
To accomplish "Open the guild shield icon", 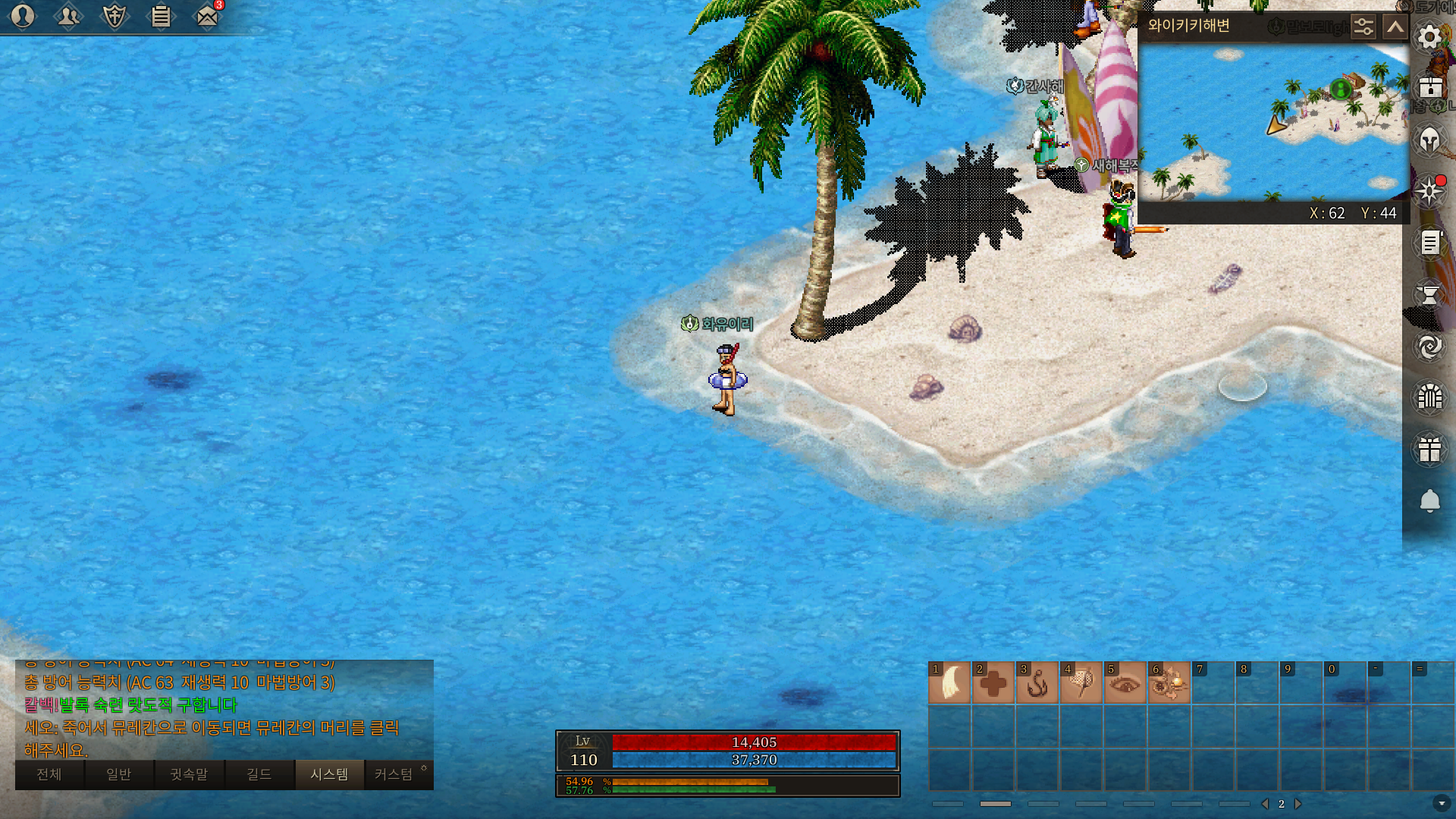I will [115, 16].
